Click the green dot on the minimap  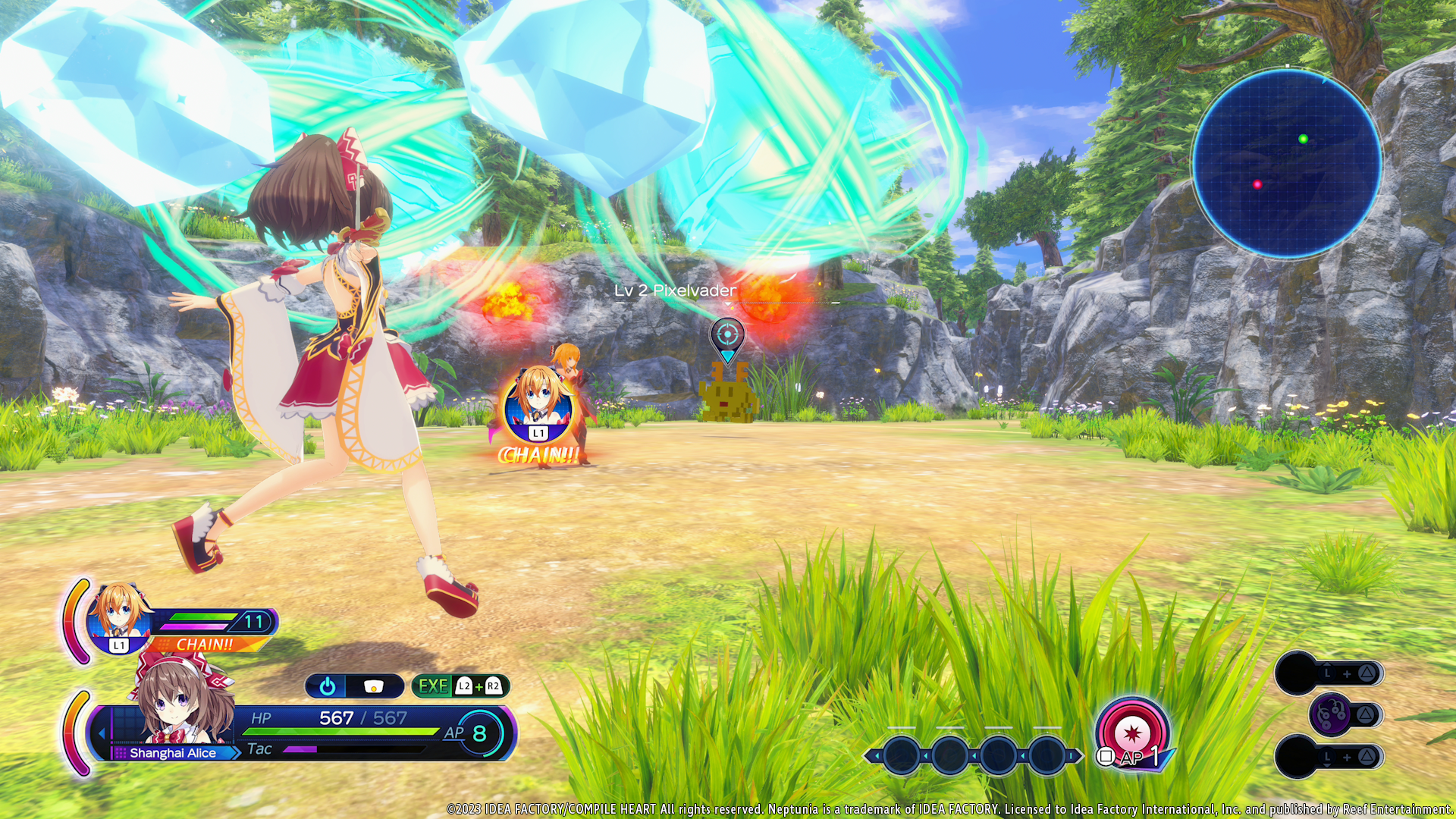[1303, 139]
